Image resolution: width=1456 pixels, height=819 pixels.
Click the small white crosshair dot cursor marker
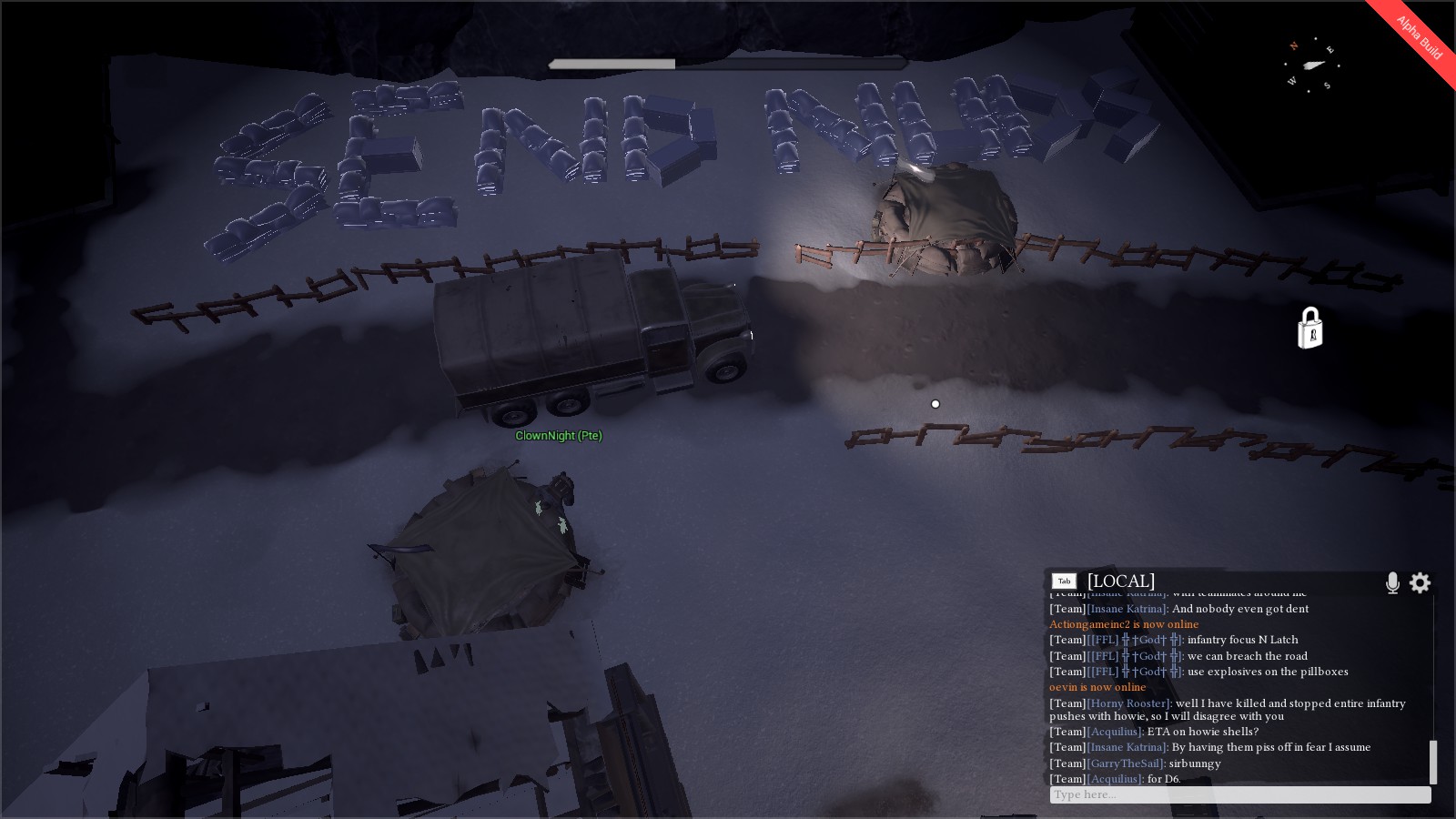click(935, 404)
